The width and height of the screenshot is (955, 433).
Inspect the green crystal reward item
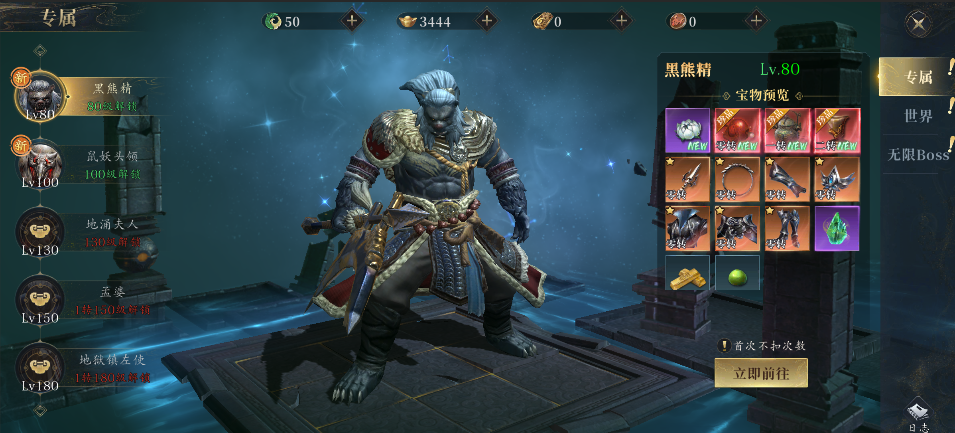(x=836, y=228)
